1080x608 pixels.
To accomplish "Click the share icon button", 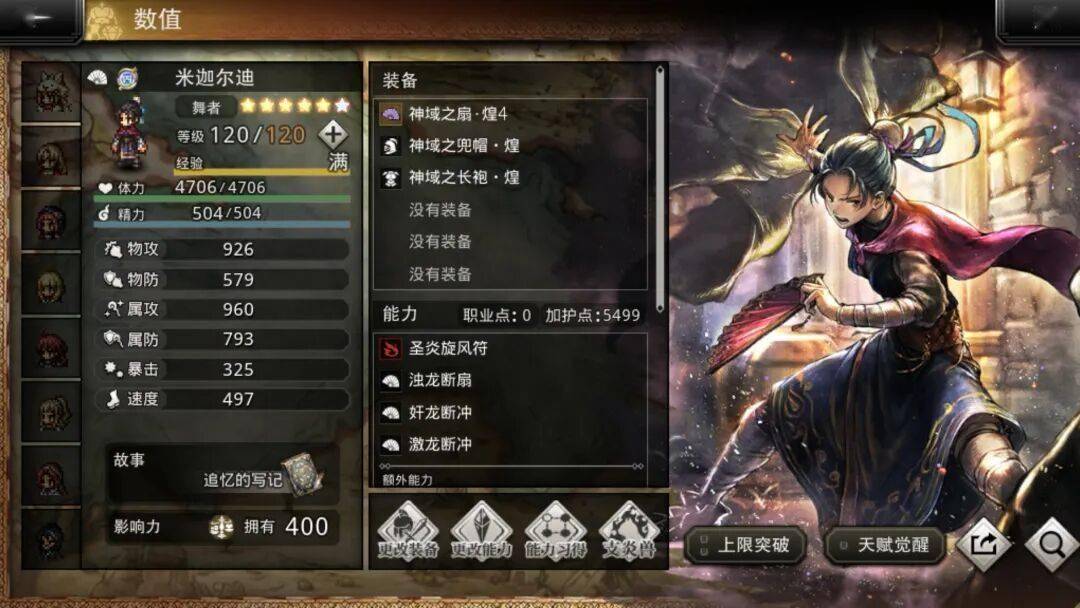I will pyautogui.click(x=983, y=544).
